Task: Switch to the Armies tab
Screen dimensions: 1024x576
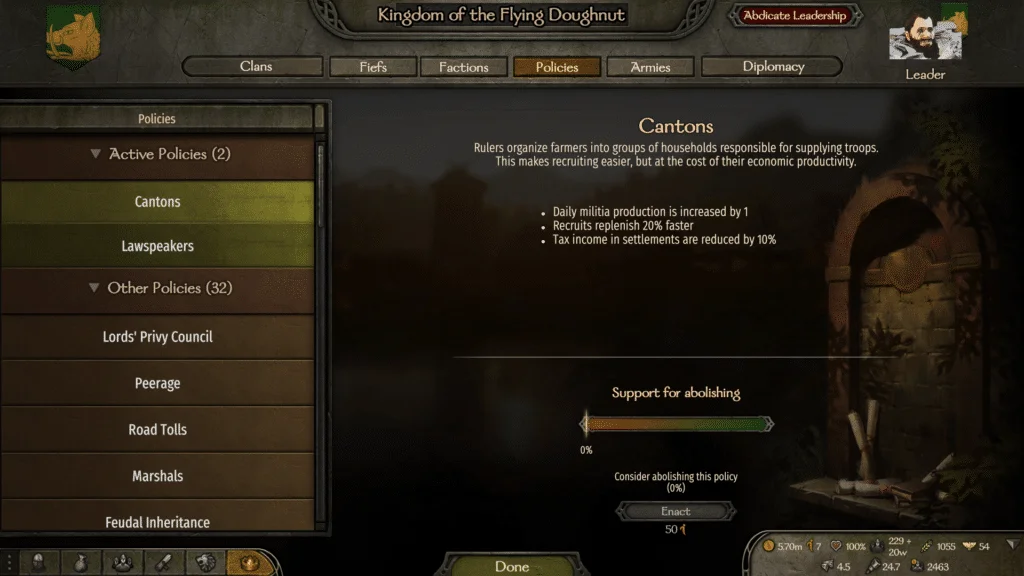Action: 650,67
